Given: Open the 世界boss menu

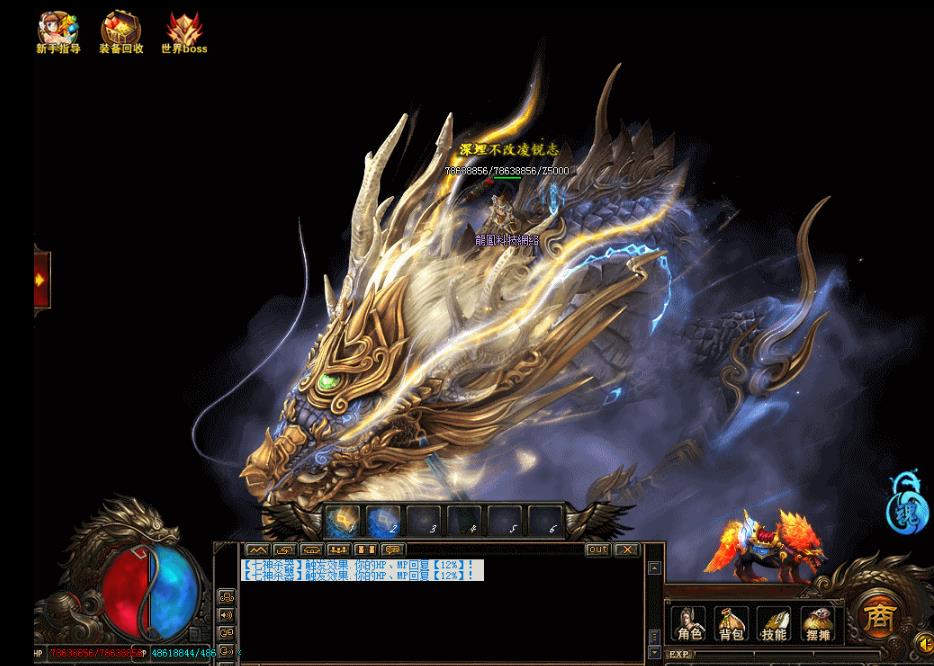Looking at the screenshot, I should tap(184, 31).
